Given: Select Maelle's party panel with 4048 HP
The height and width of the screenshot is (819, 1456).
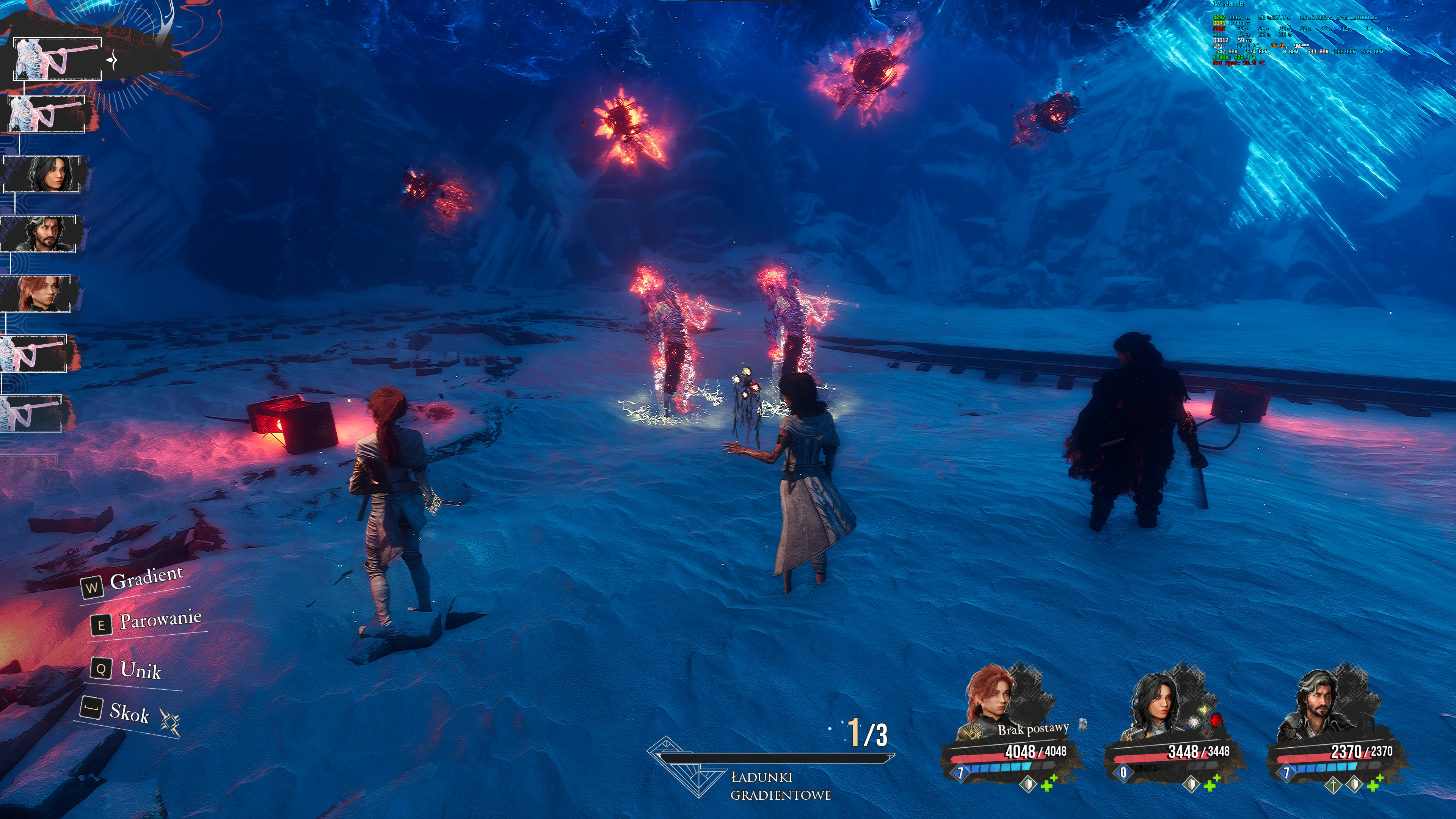Looking at the screenshot, I should click(1012, 729).
